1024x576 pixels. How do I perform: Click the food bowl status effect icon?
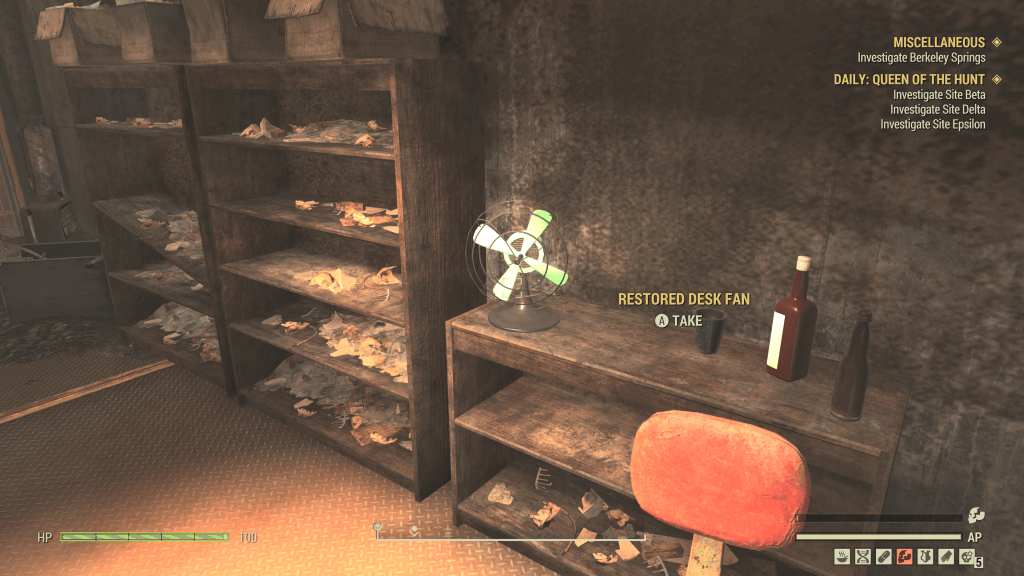(842, 556)
